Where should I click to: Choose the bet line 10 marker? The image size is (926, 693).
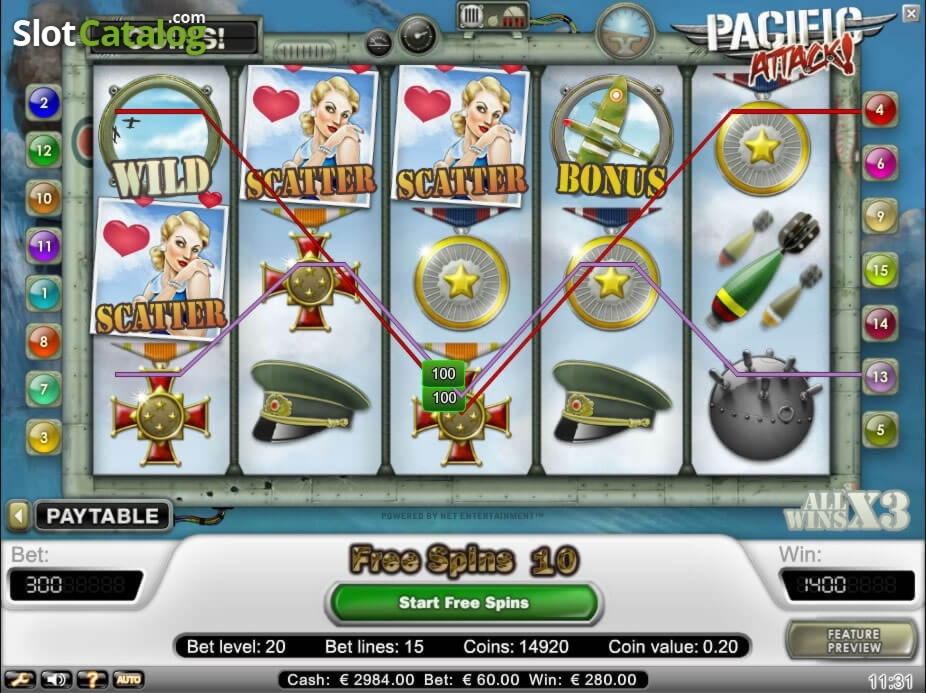(x=44, y=198)
